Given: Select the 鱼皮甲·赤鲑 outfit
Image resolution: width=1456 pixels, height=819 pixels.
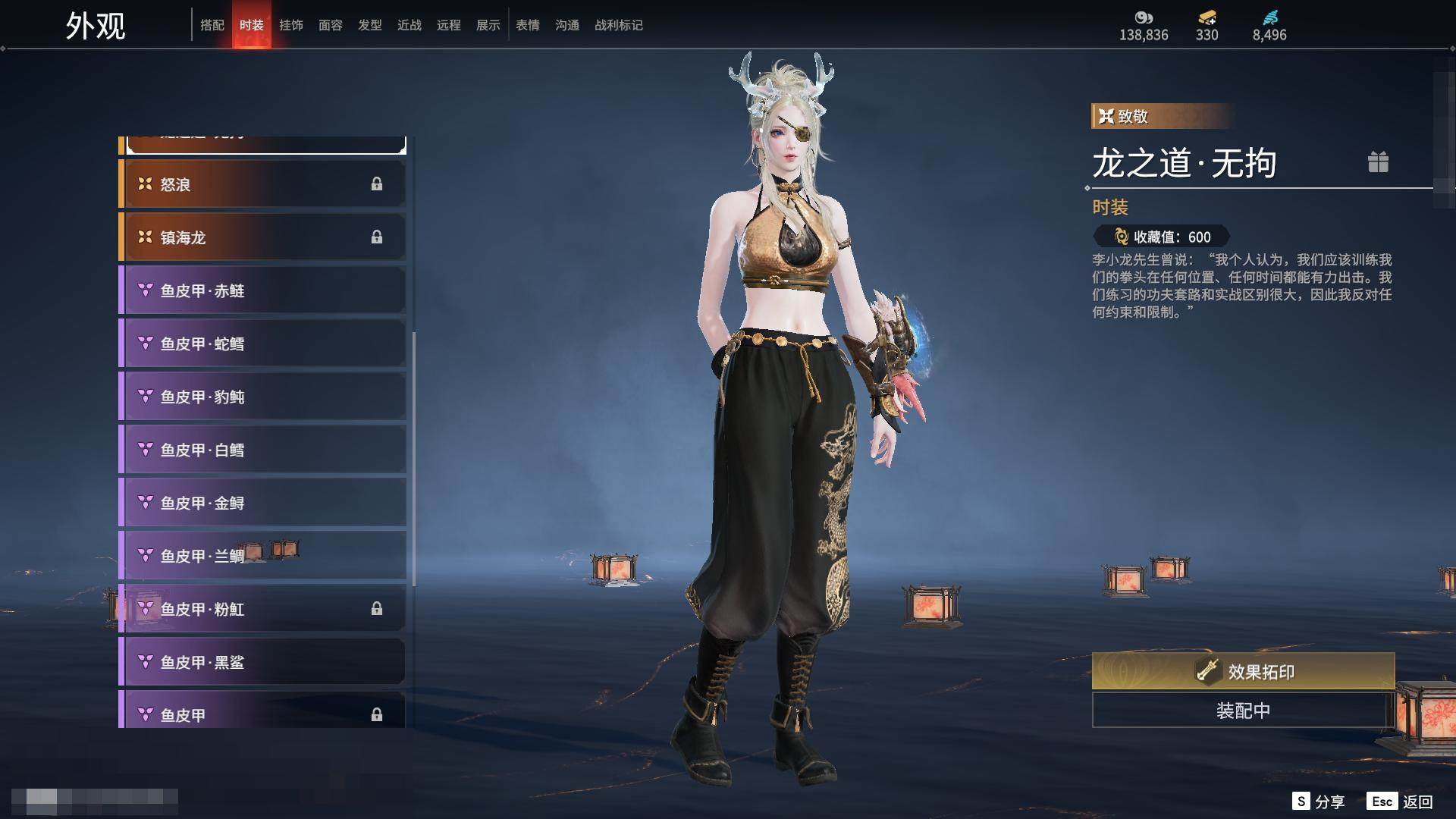Looking at the screenshot, I should 262,290.
